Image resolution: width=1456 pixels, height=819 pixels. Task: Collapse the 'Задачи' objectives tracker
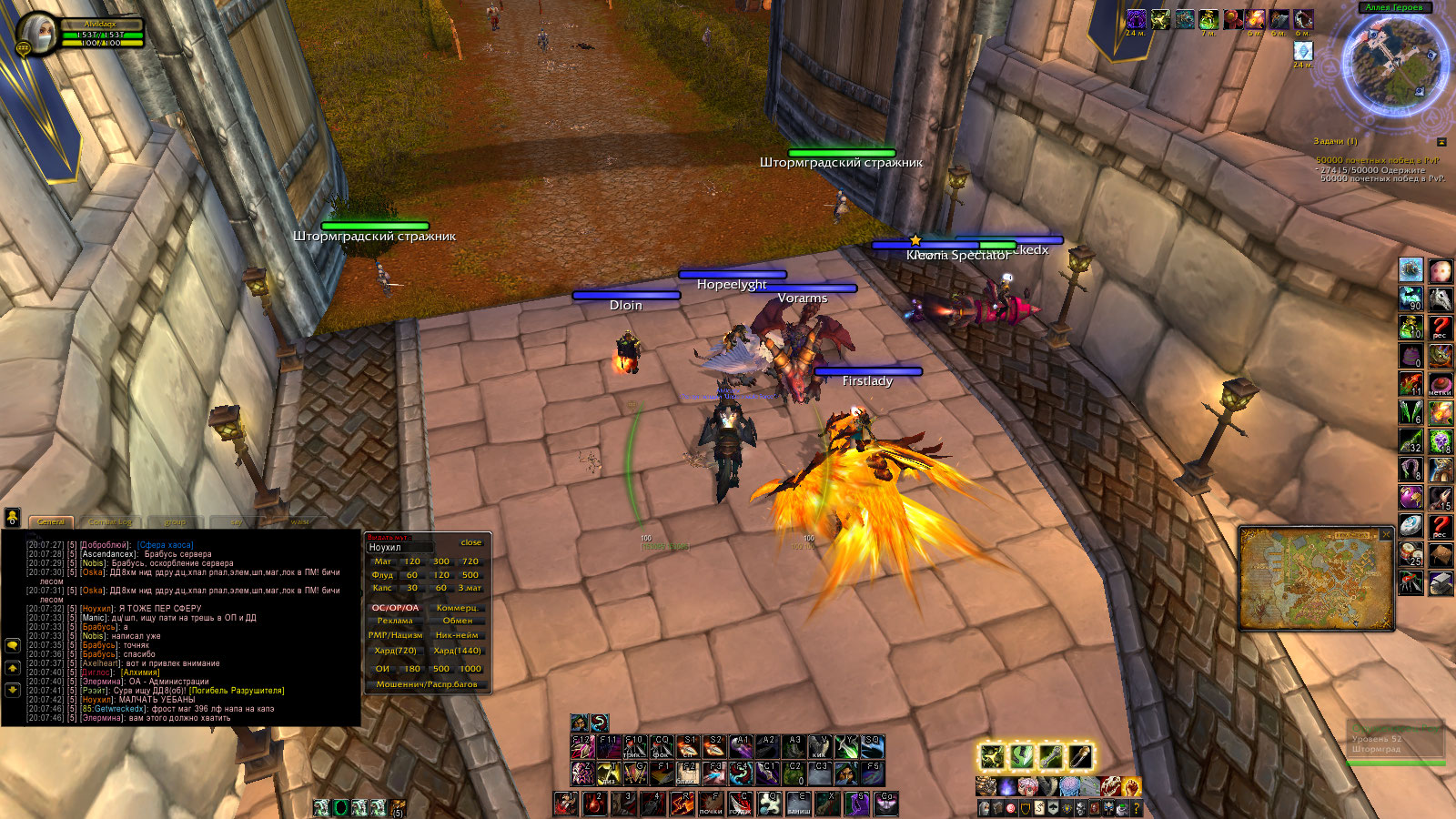click(1441, 142)
